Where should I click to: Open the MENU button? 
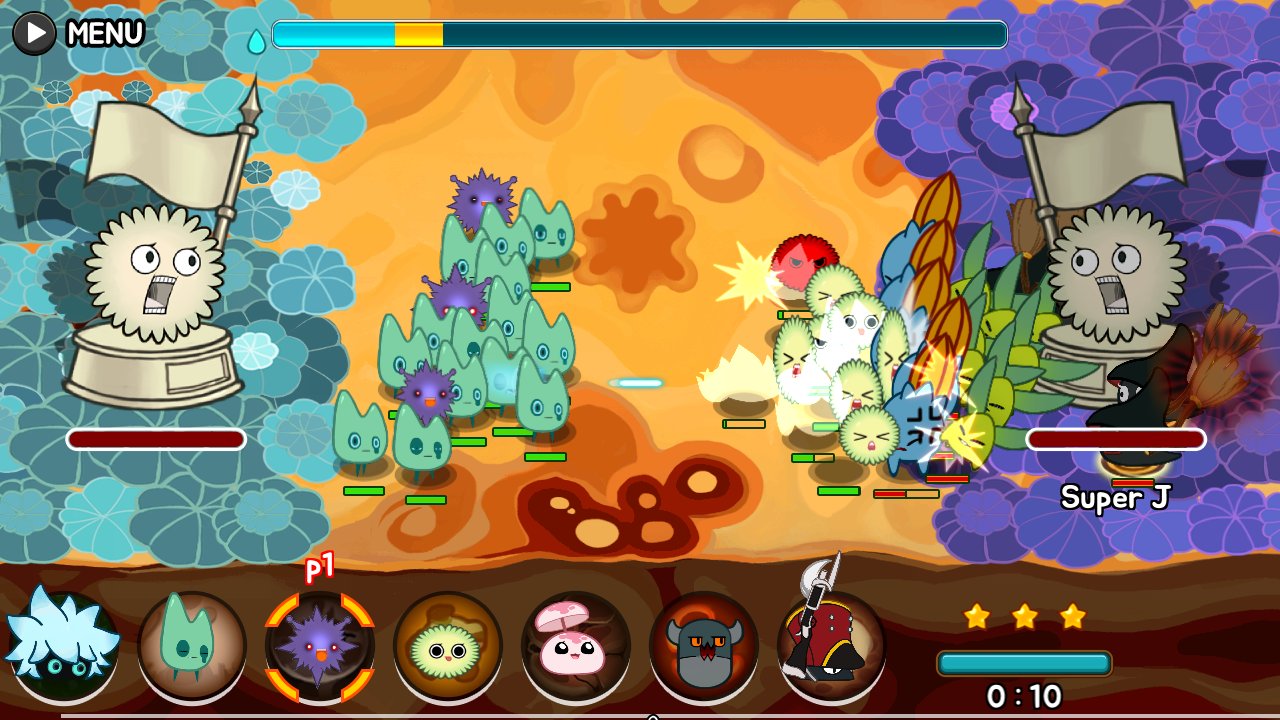(80, 33)
